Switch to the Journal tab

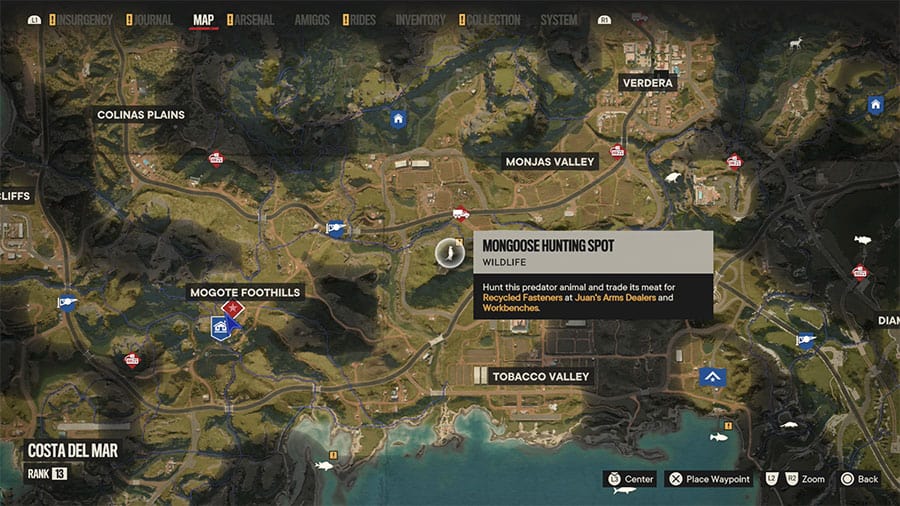click(152, 20)
